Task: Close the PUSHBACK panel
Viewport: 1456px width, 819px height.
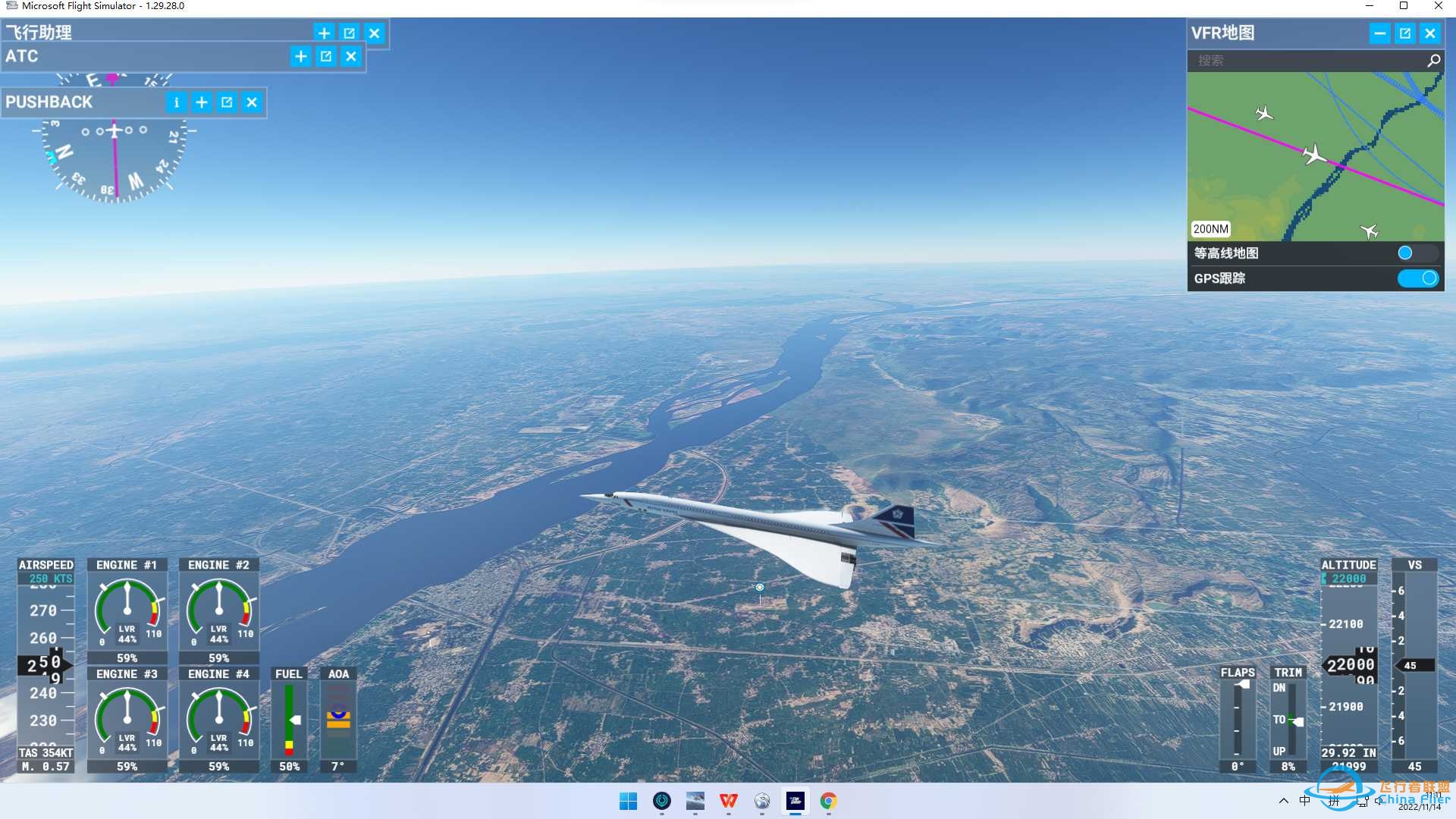Action: [x=253, y=102]
